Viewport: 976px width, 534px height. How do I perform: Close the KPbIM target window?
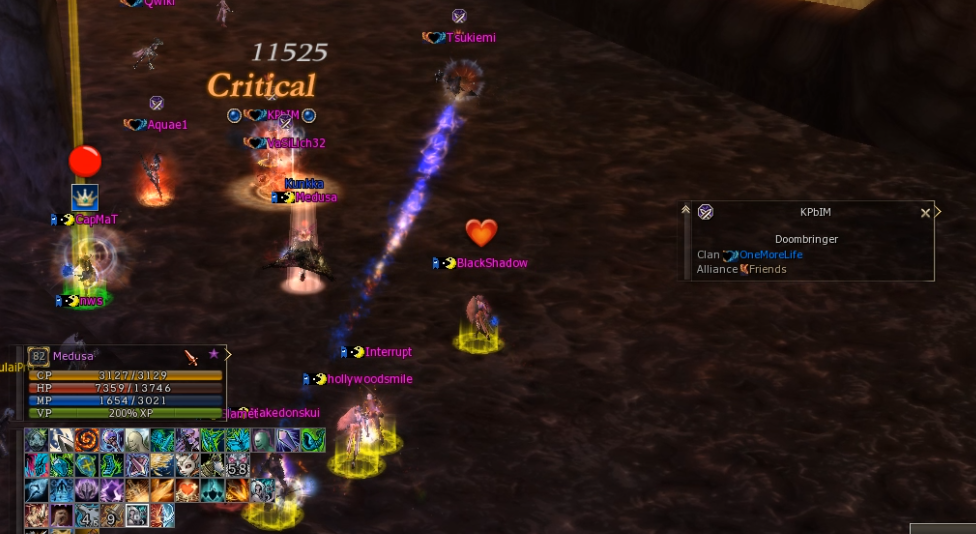coord(925,213)
